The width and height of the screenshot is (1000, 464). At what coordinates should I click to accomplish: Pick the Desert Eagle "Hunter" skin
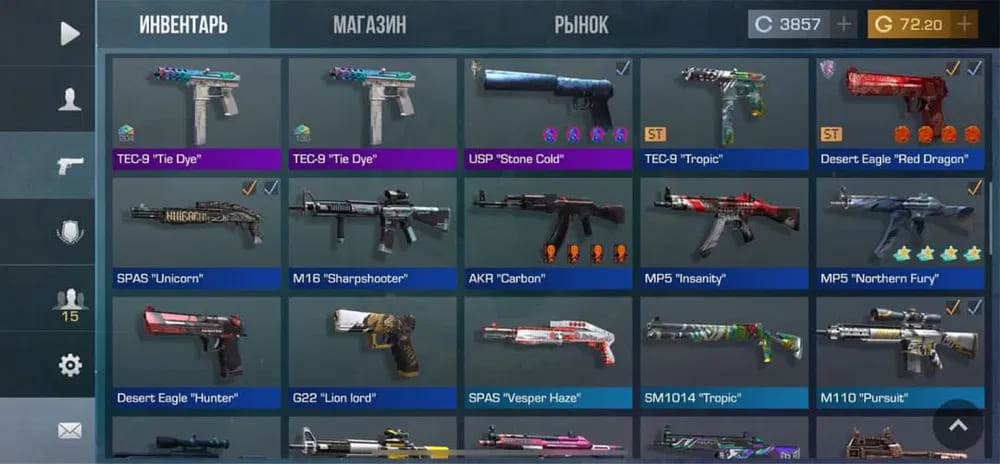point(196,352)
